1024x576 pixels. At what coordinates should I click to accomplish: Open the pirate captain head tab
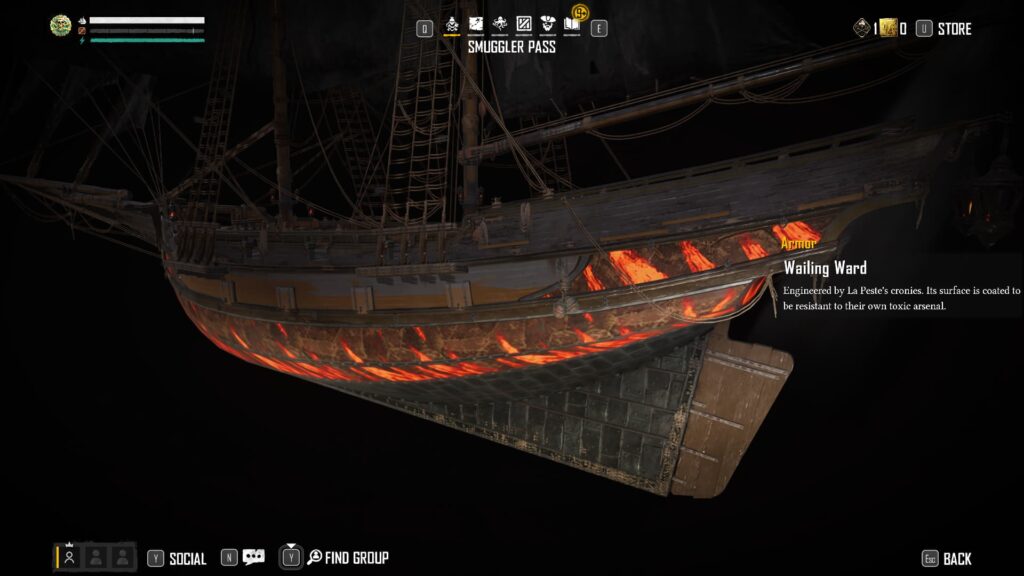pyautogui.click(x=547, y=25)
